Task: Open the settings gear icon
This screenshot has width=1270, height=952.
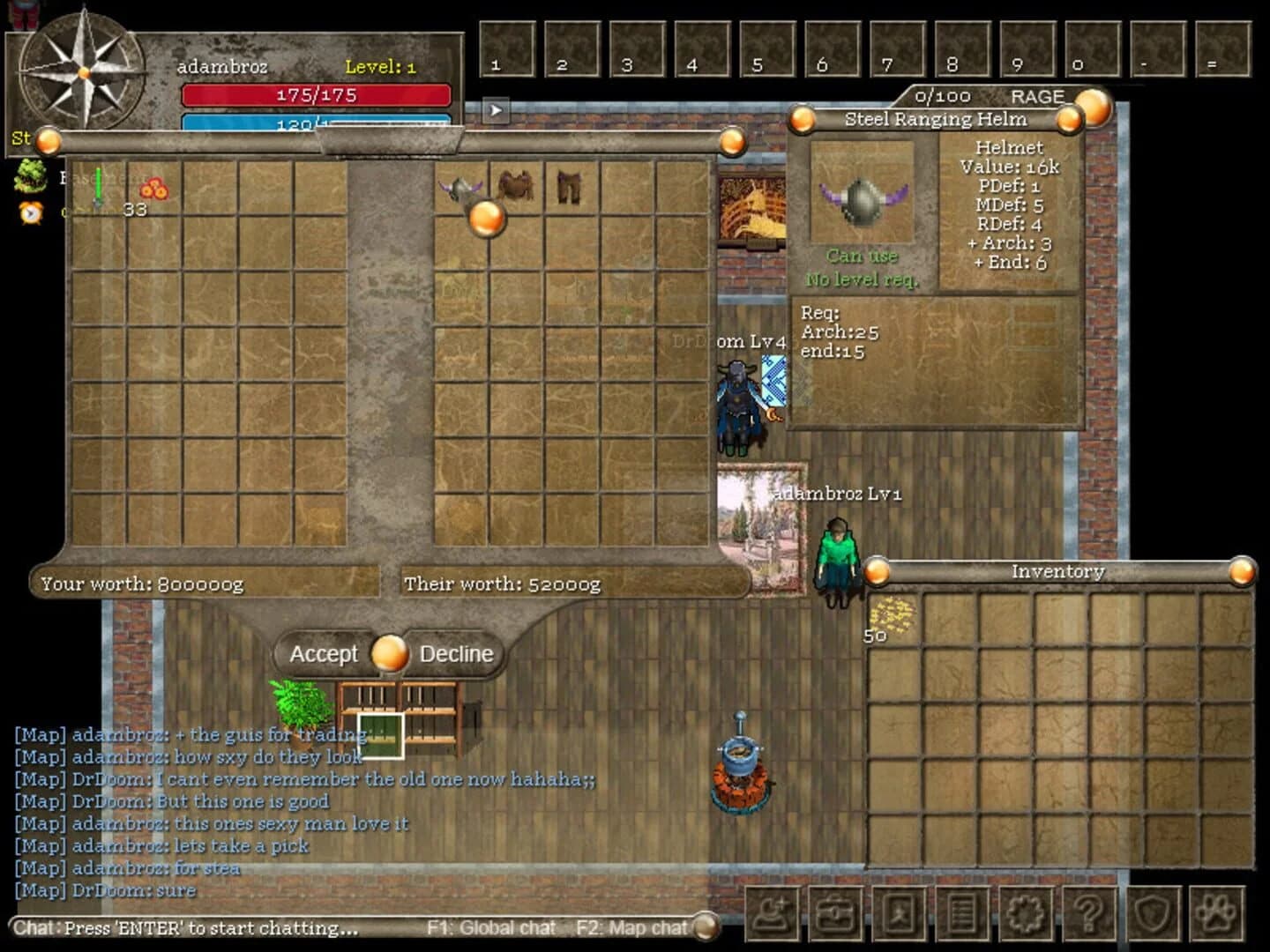Action: point(1027,914)
